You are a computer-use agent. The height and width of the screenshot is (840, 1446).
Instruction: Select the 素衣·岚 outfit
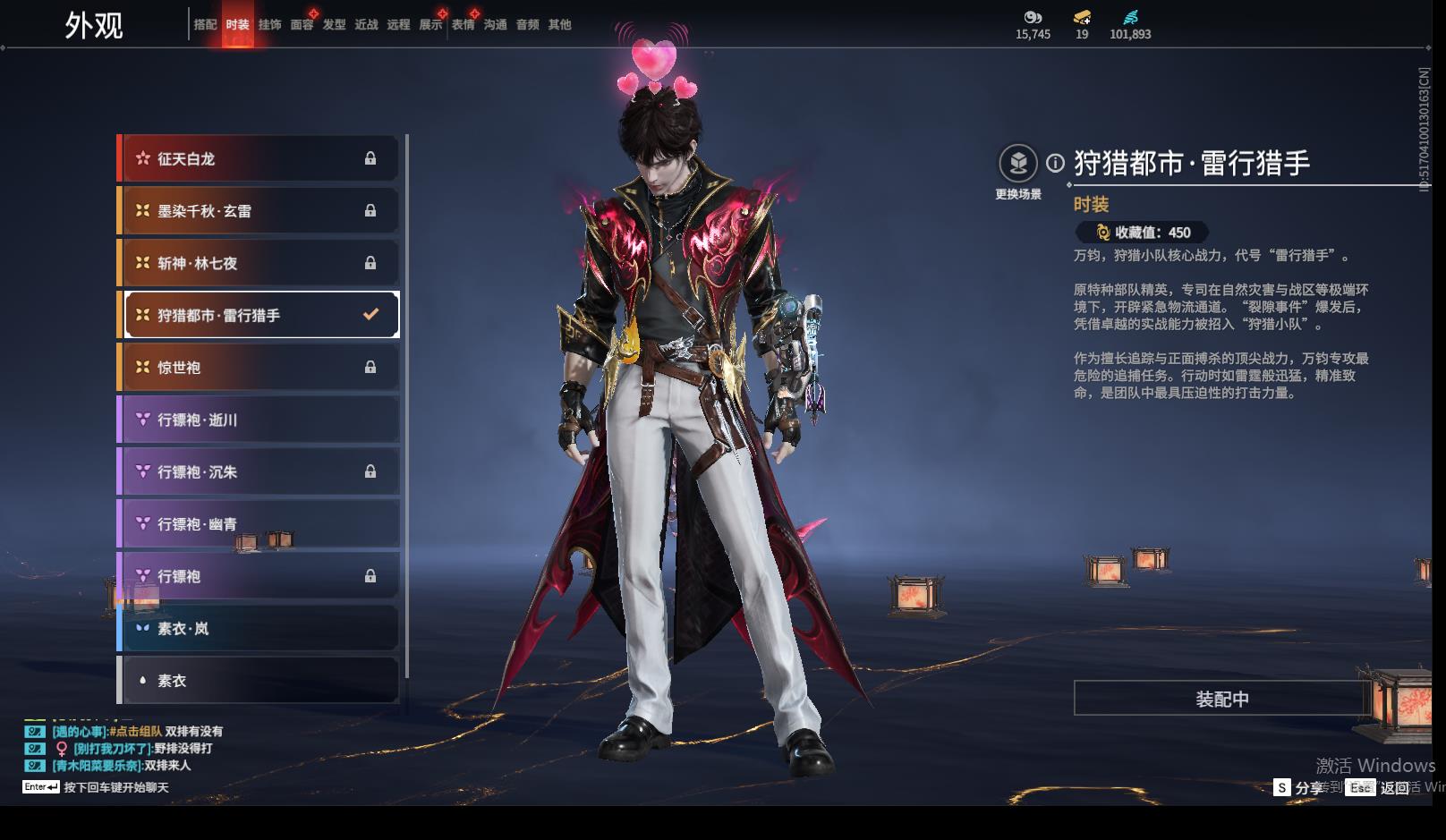click(x=259, y=628)
